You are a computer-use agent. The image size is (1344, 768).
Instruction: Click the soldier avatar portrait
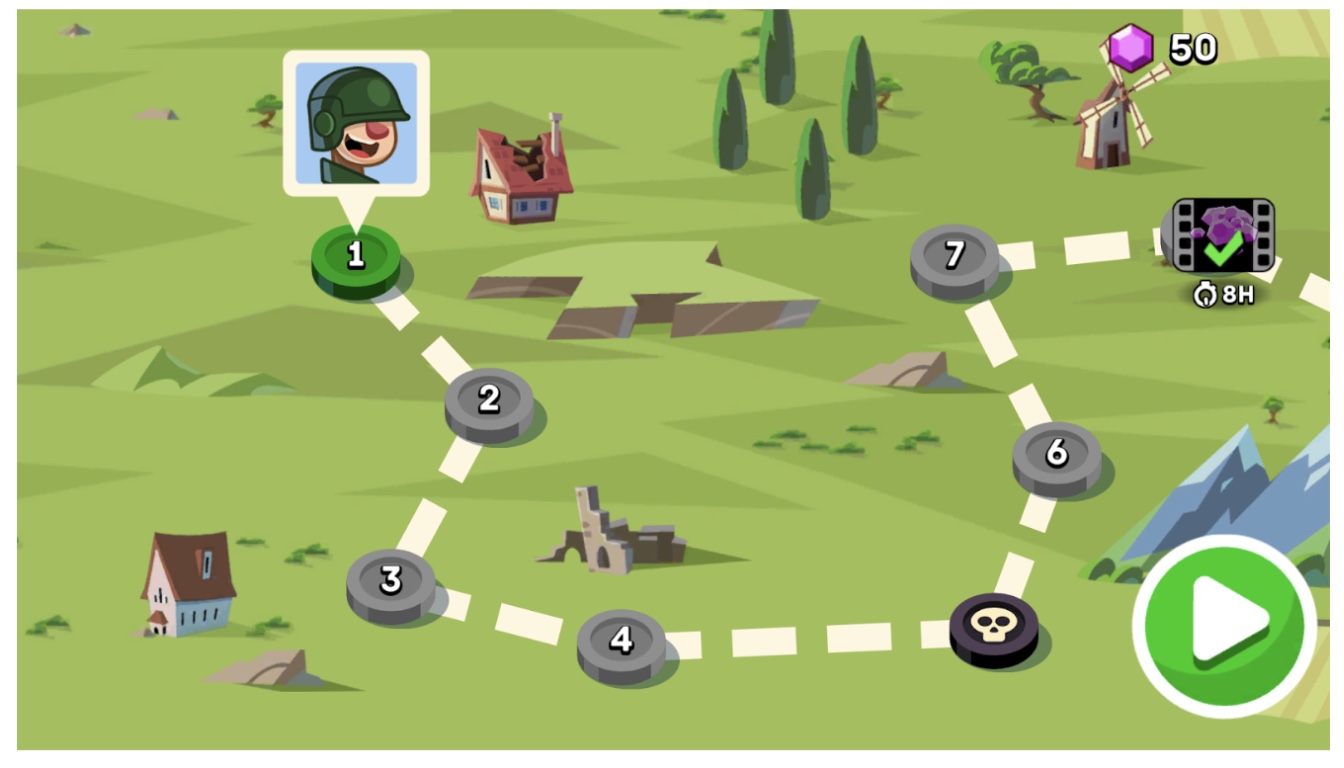point(356,123)
